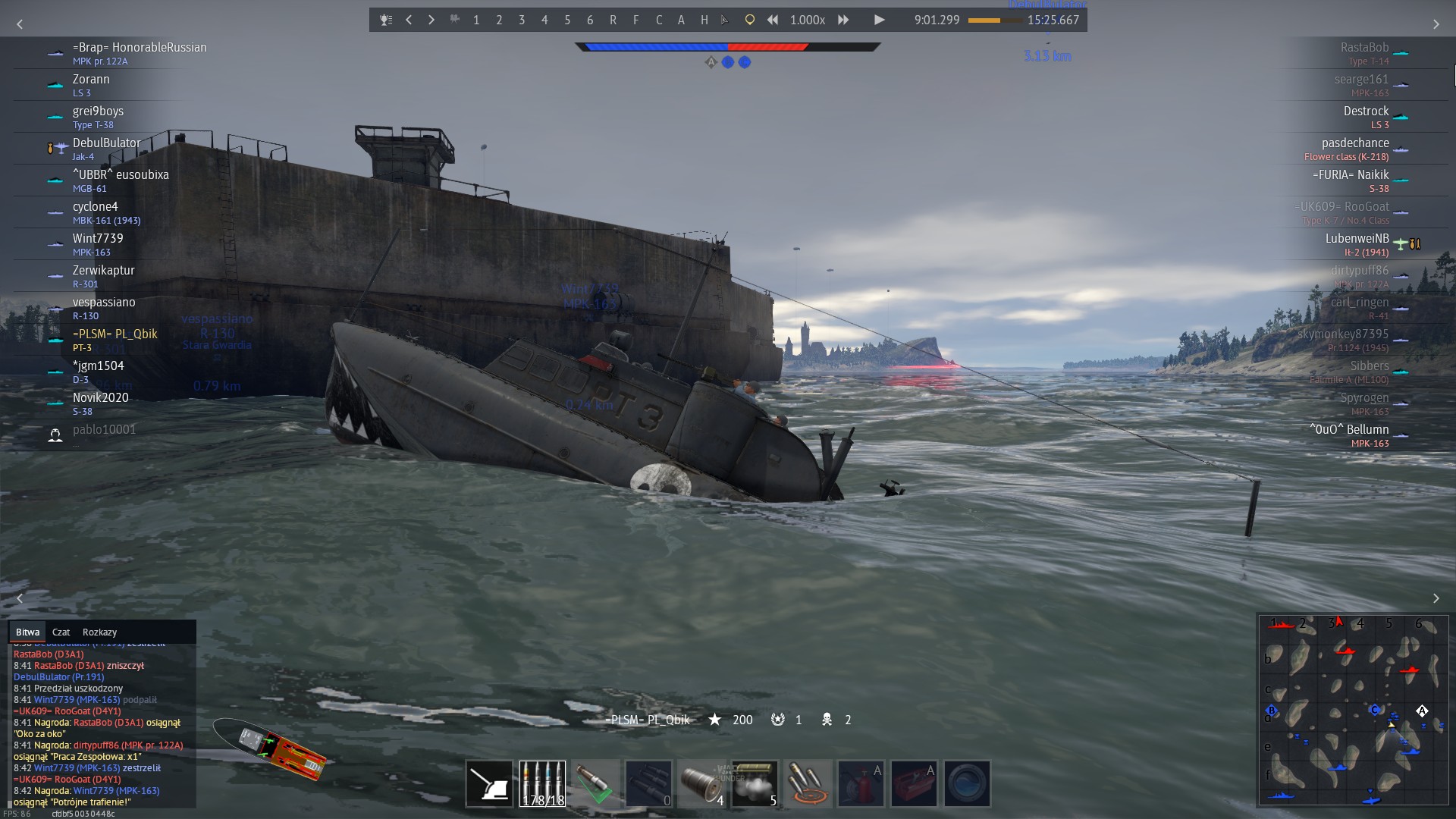Choose the ammunition belt slot showing 178/18
Viewport: 1456px width, 819px height.
coord(542,783)
